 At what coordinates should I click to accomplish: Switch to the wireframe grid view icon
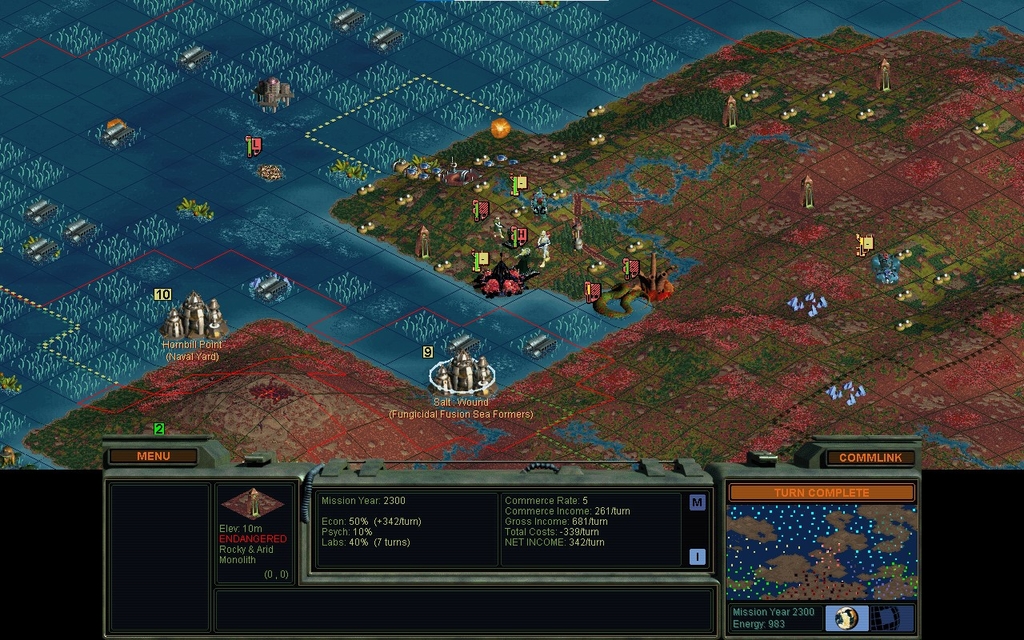tap(886, 618)
